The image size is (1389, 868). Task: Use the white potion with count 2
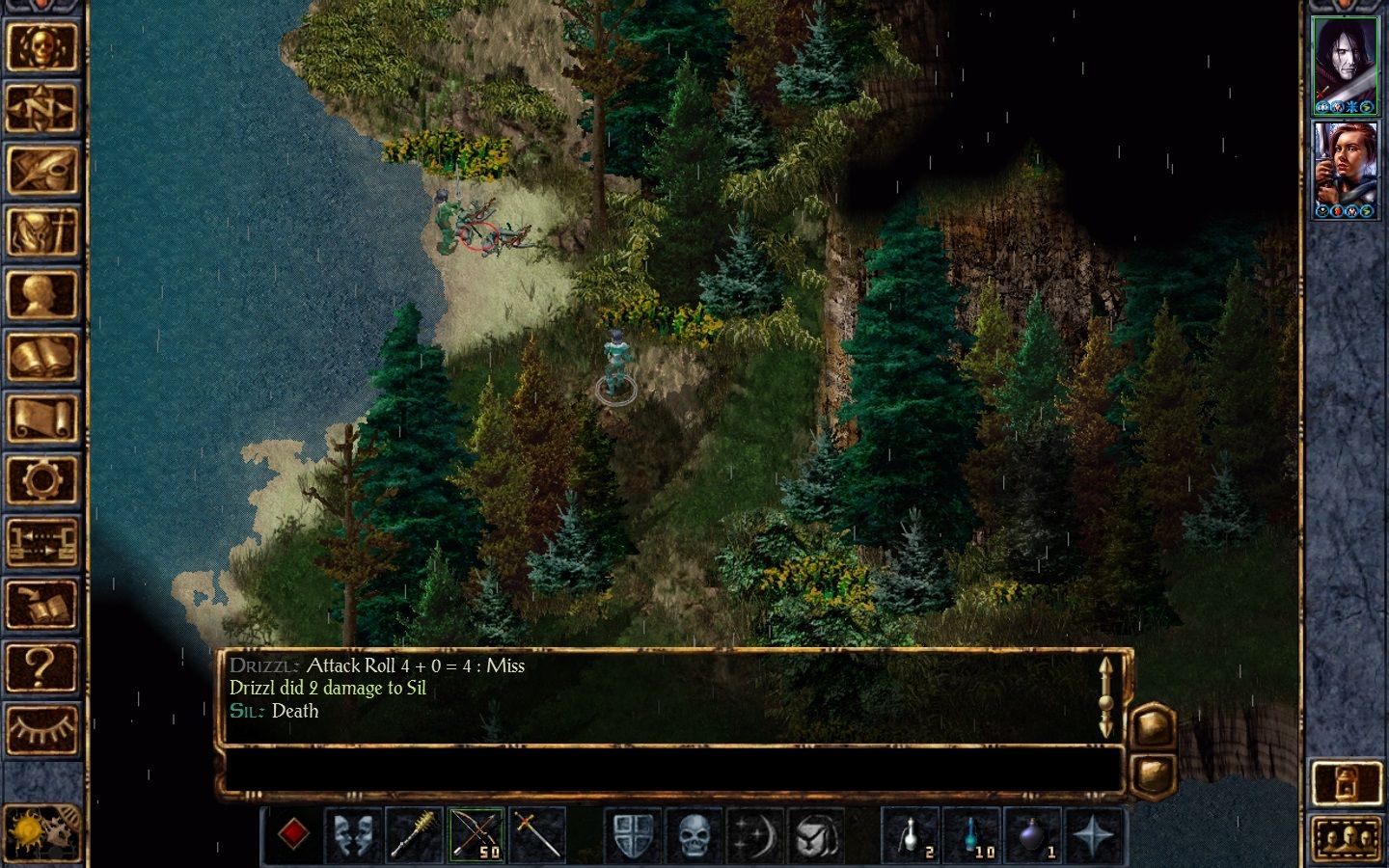click(x=912, y=834)
